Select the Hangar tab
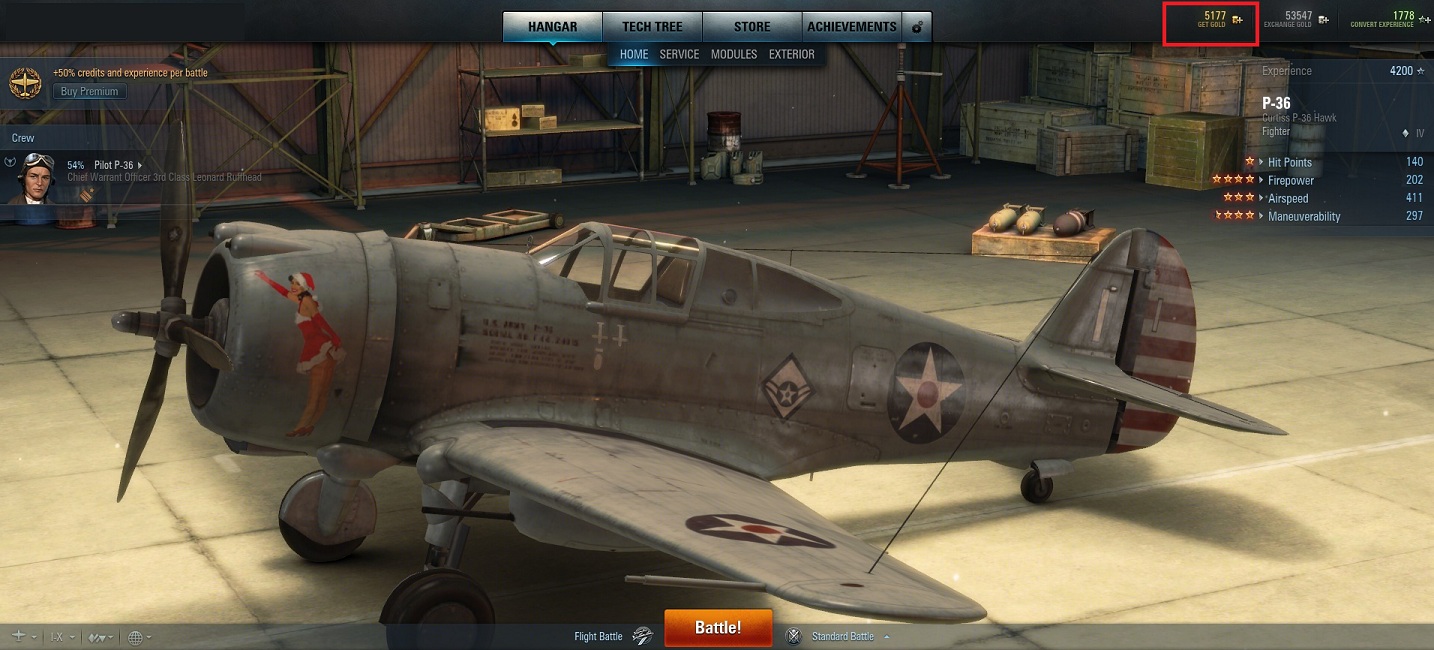 (552, 27)
